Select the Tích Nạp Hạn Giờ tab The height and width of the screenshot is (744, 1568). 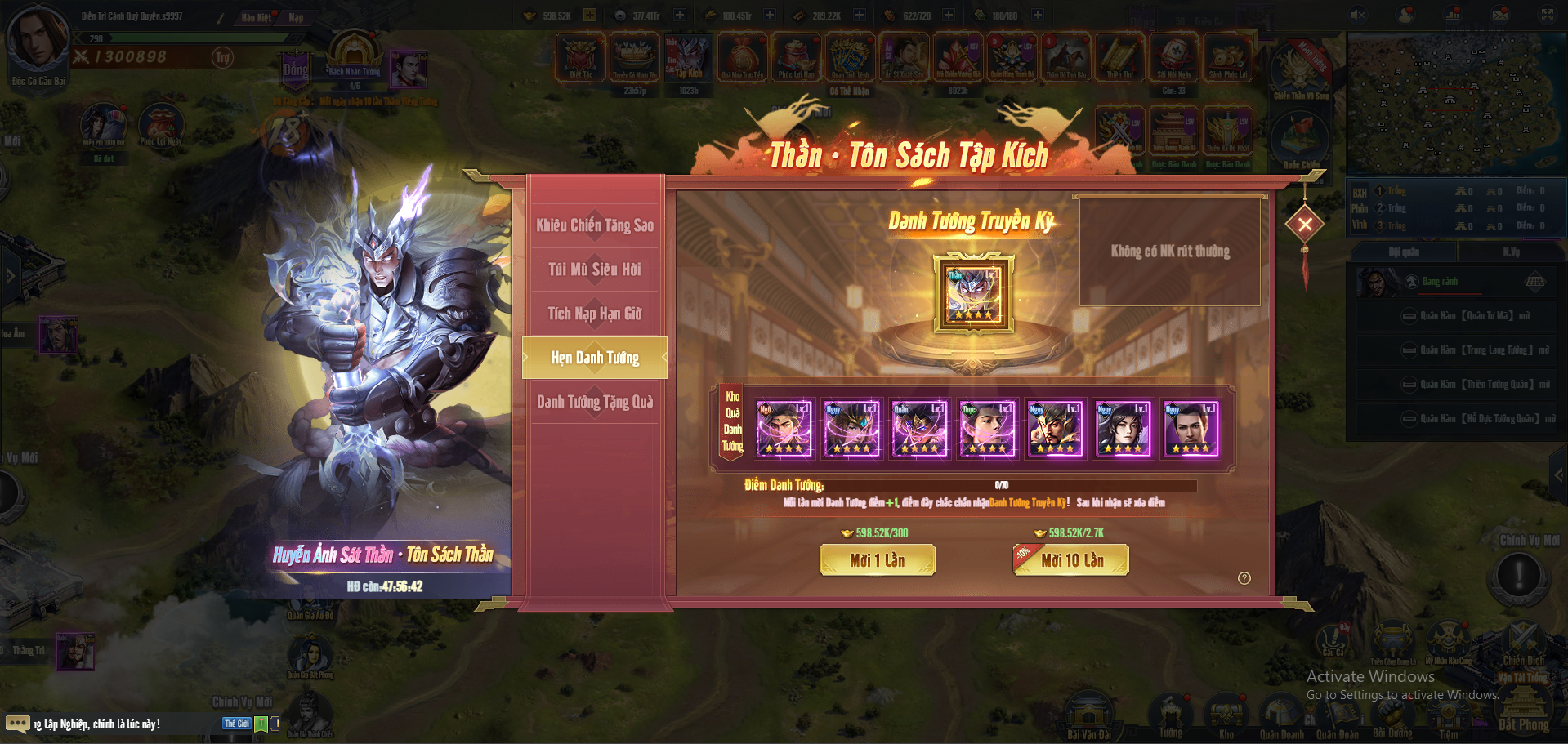595,314
